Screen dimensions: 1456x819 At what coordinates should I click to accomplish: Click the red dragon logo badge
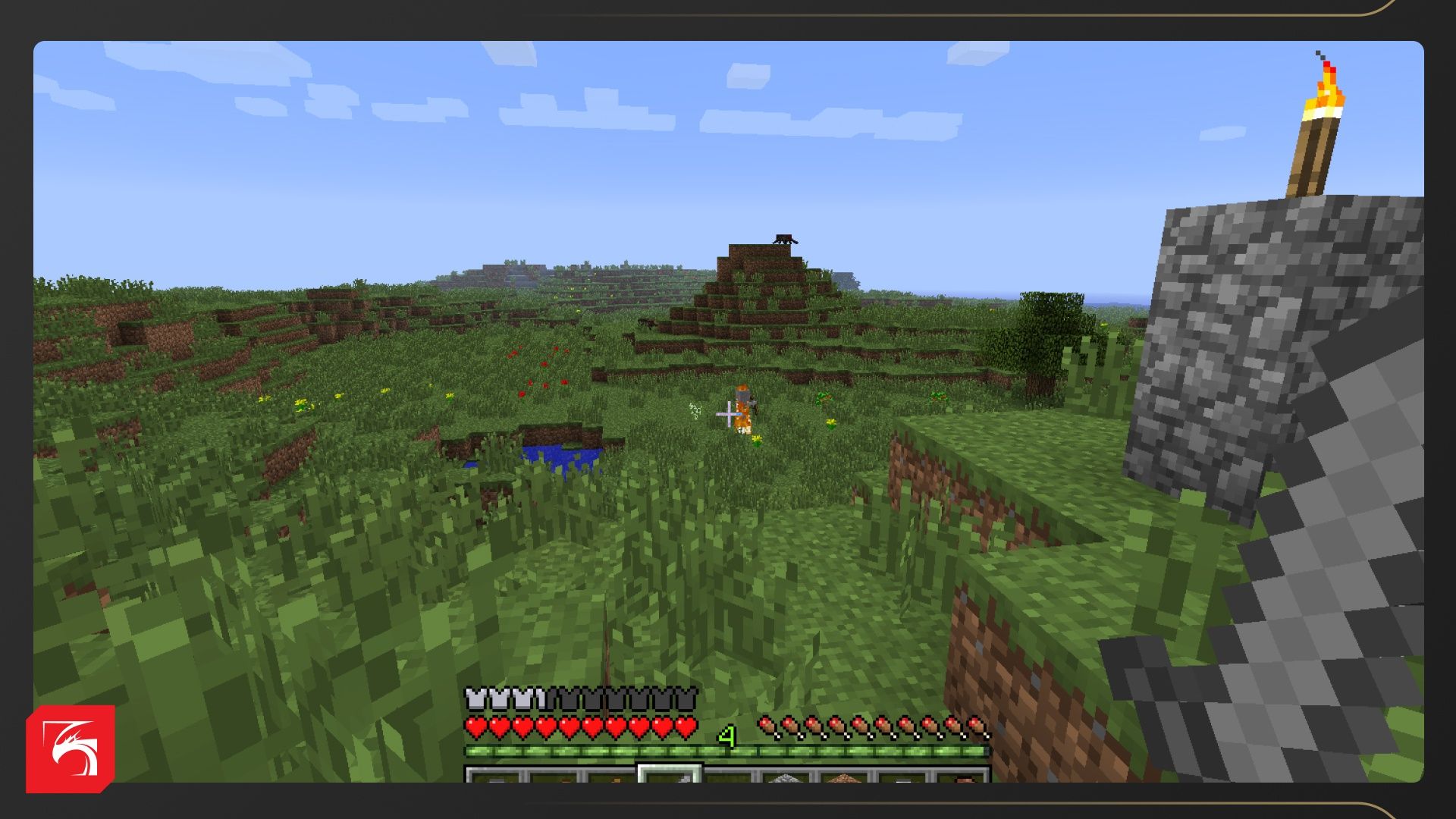[71, 748]
